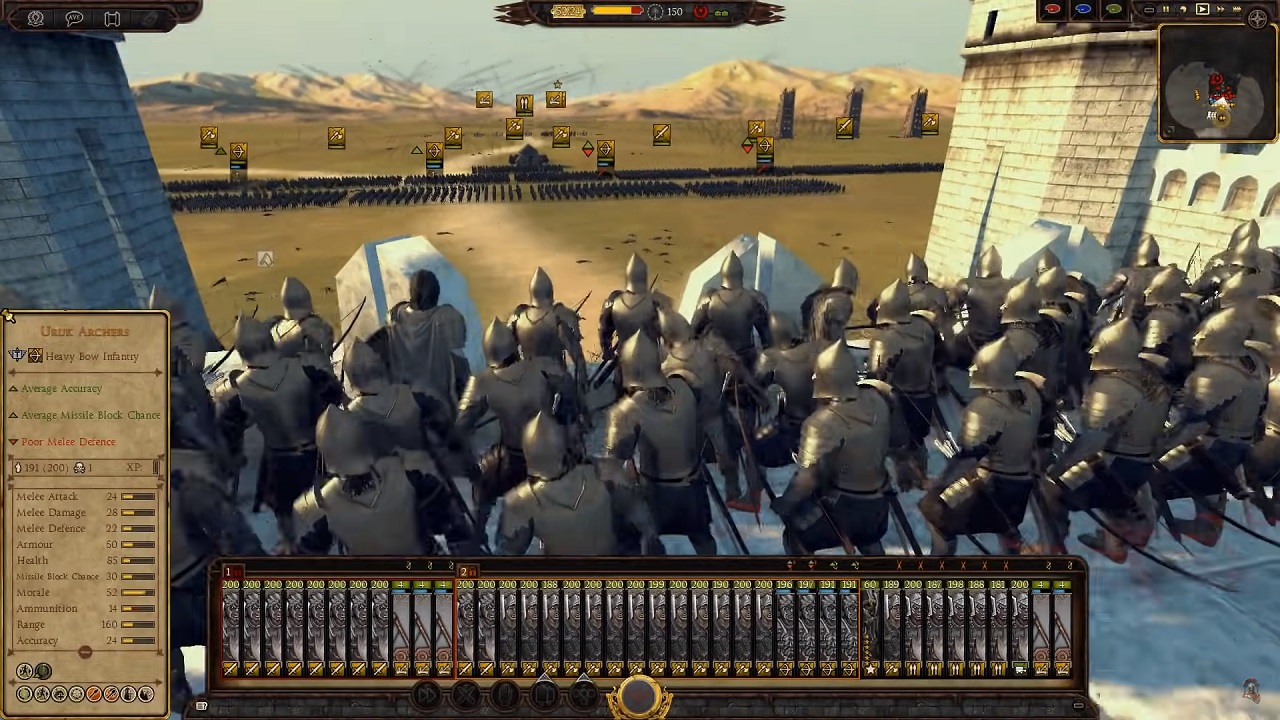Open the group formations icon at bottom center

585,695
